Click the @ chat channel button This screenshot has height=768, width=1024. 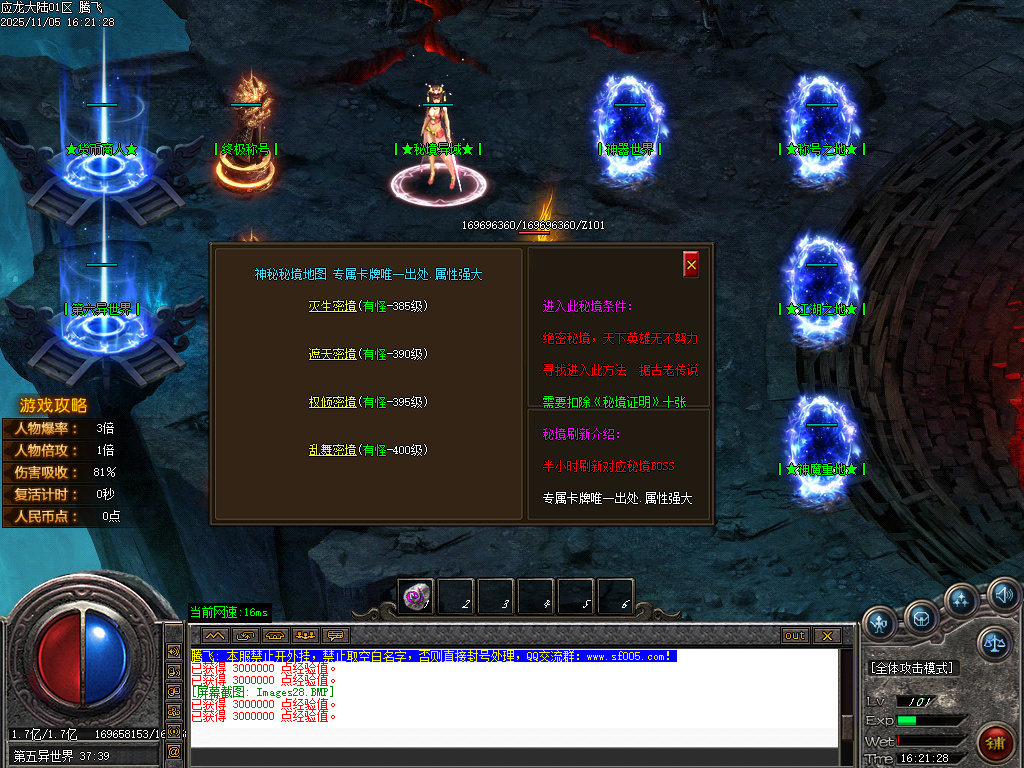pyautogui.click(x=174, y=751)
